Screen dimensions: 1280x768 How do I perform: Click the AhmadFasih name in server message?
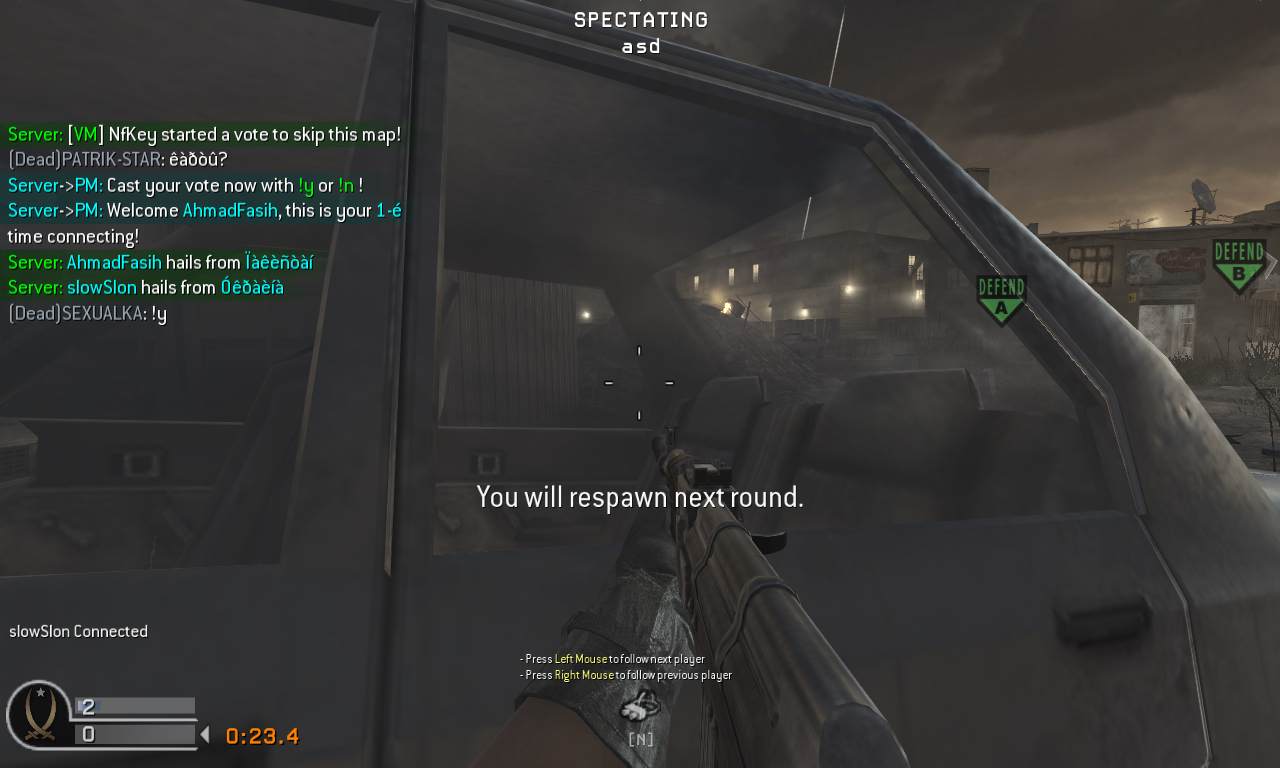[113, 262]
